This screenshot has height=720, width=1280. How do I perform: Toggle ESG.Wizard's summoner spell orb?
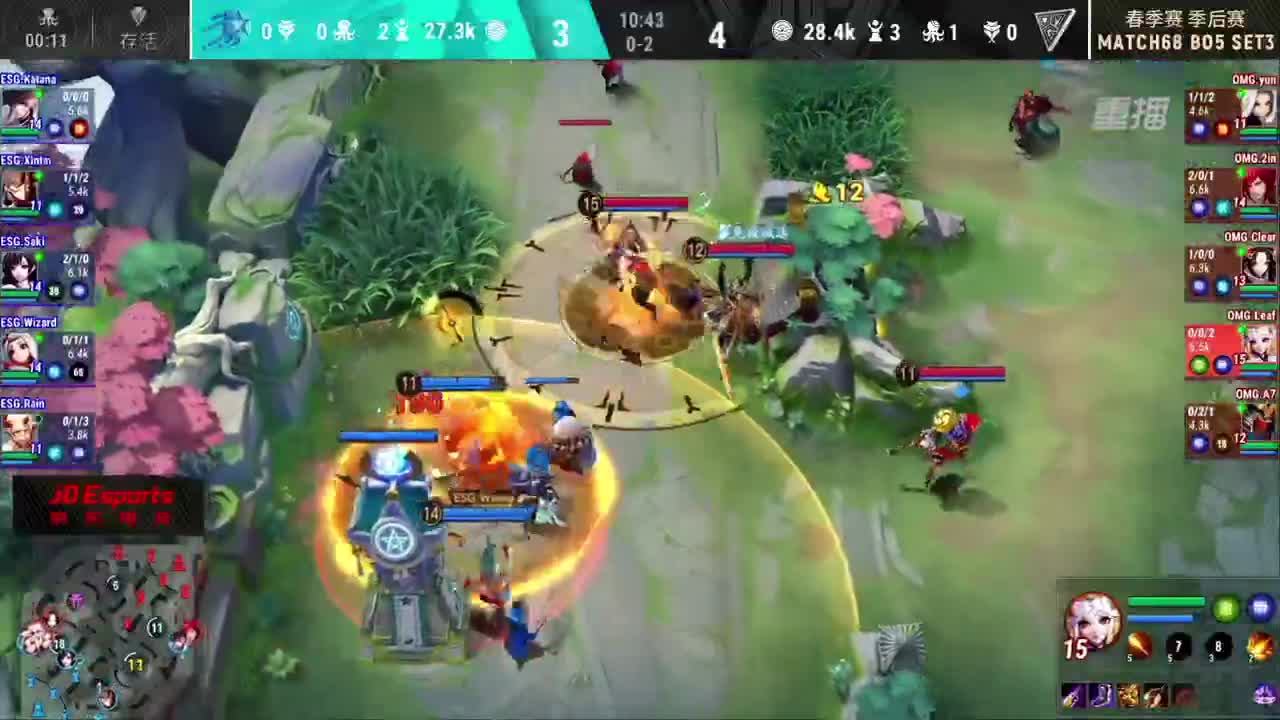pos(54,370)
